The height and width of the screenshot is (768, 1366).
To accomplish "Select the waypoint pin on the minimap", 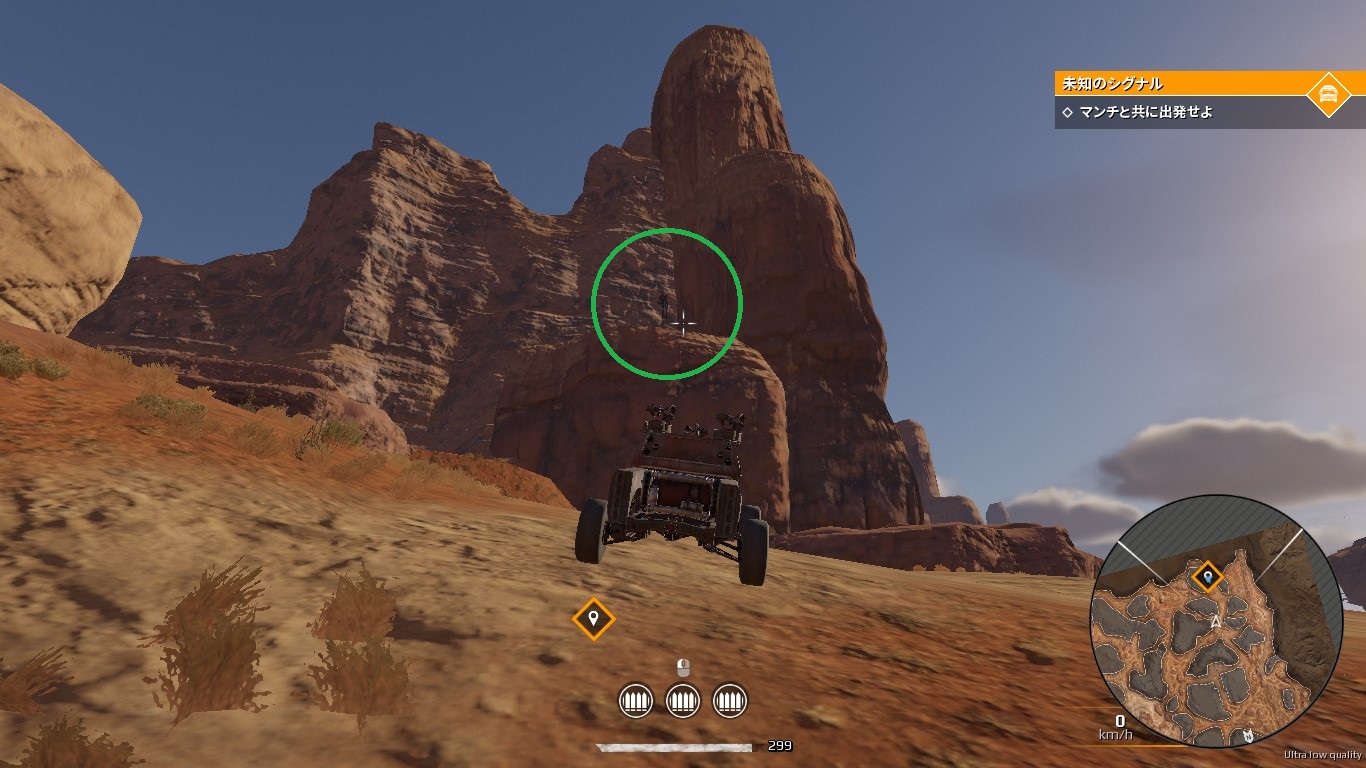I will 1208,577.
